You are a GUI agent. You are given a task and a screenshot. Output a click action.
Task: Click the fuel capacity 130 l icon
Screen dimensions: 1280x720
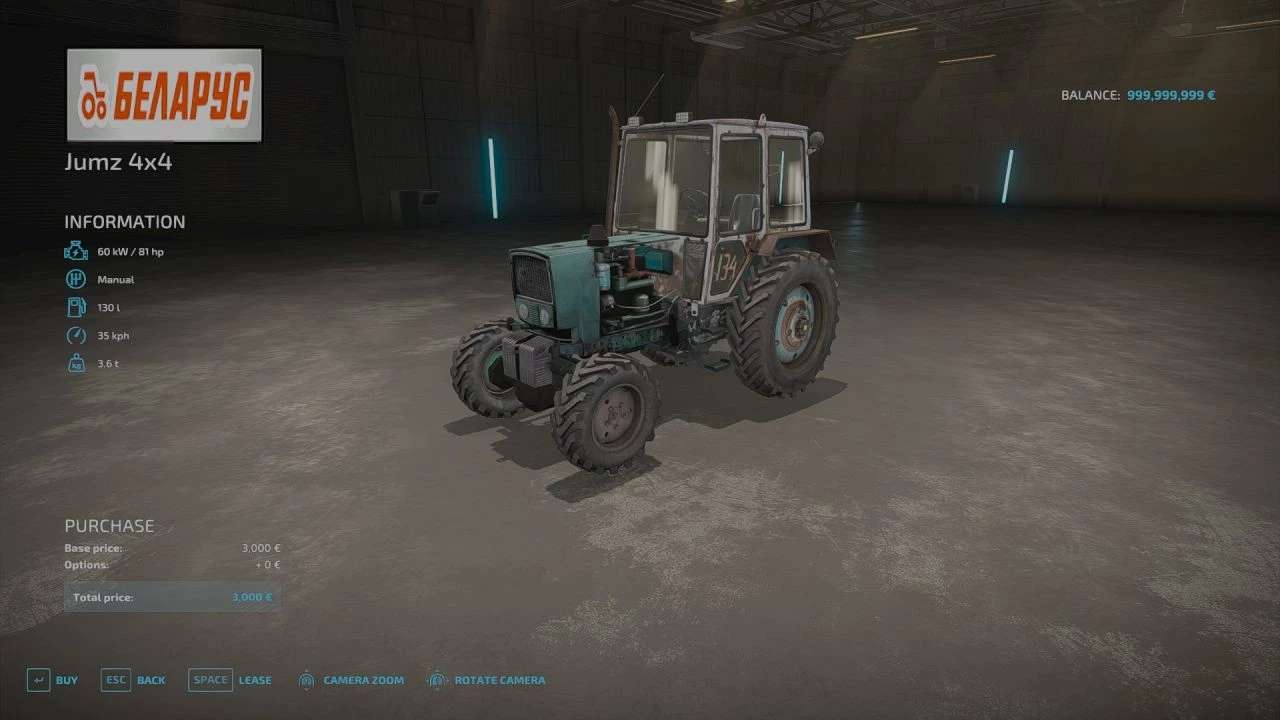[x=76, y=308]
